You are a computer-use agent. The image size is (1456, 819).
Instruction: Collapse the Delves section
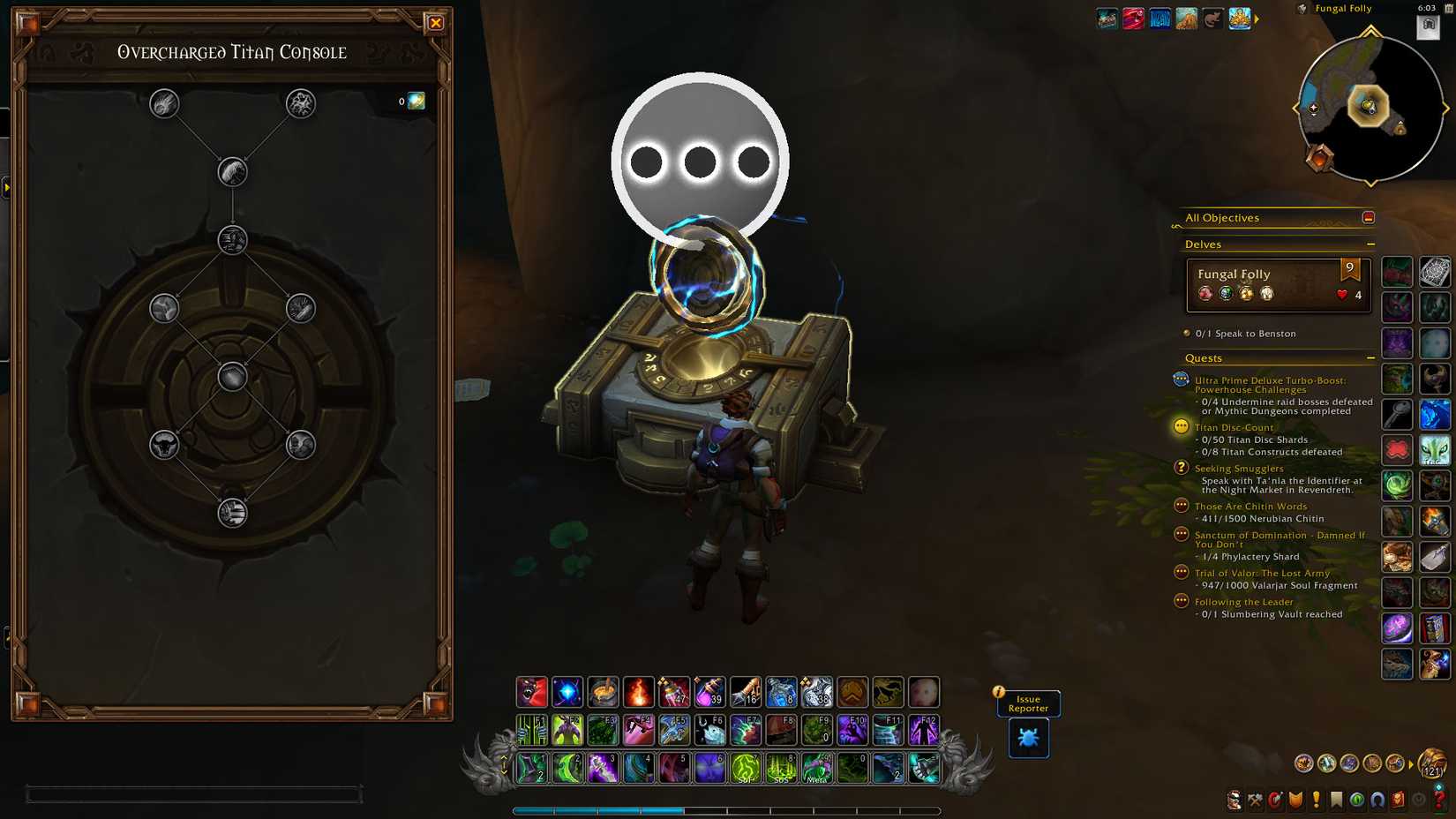(1370, 244)
